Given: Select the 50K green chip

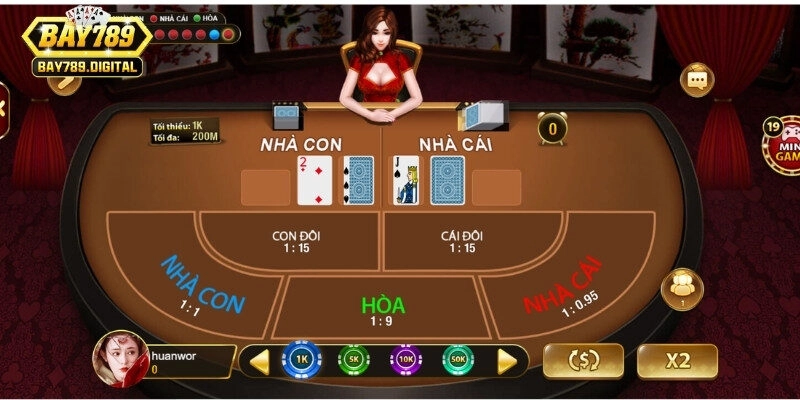Looking at the screenshot, I should 459,359.
